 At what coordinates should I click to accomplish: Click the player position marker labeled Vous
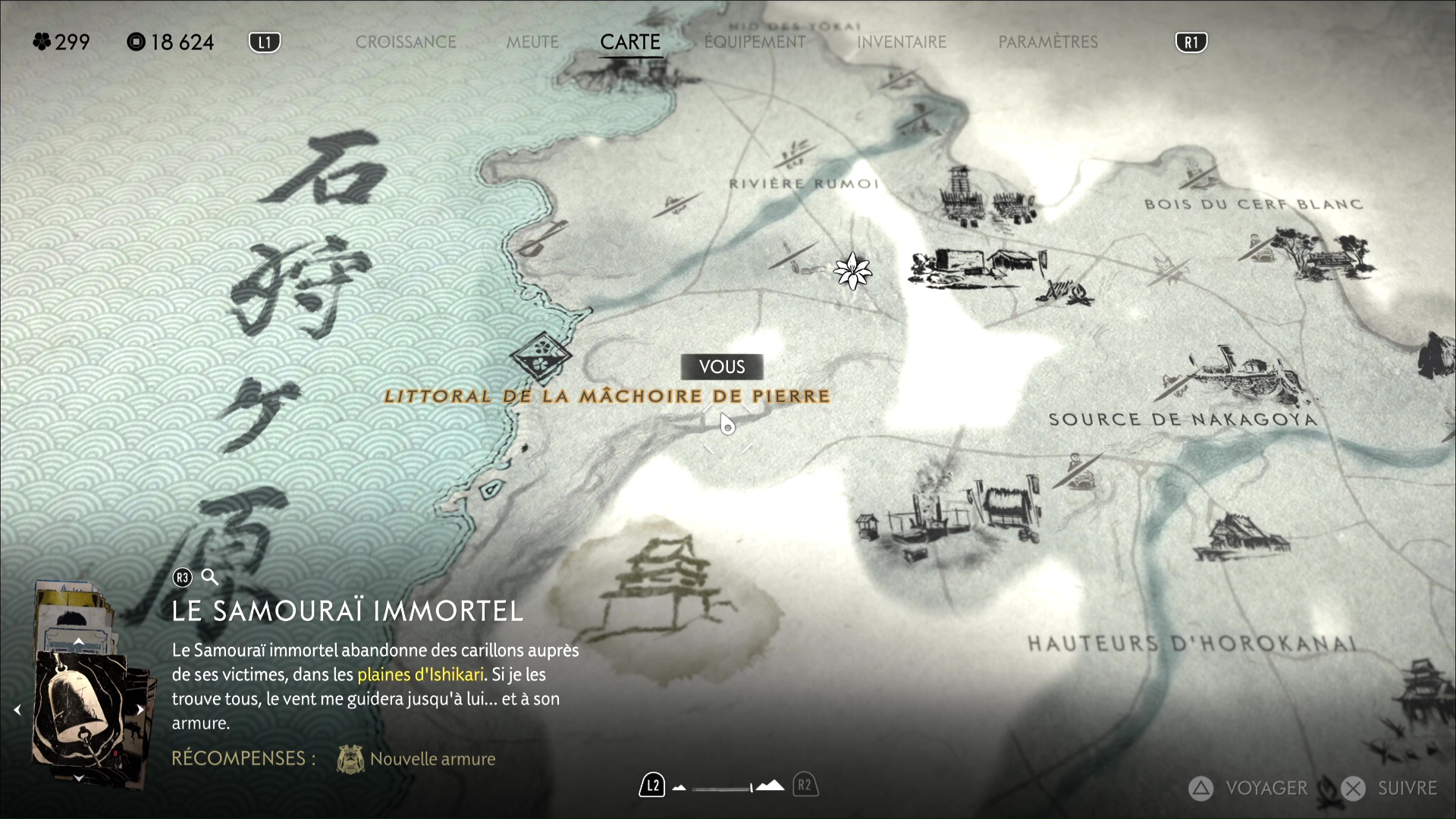[x=727, y=425]
